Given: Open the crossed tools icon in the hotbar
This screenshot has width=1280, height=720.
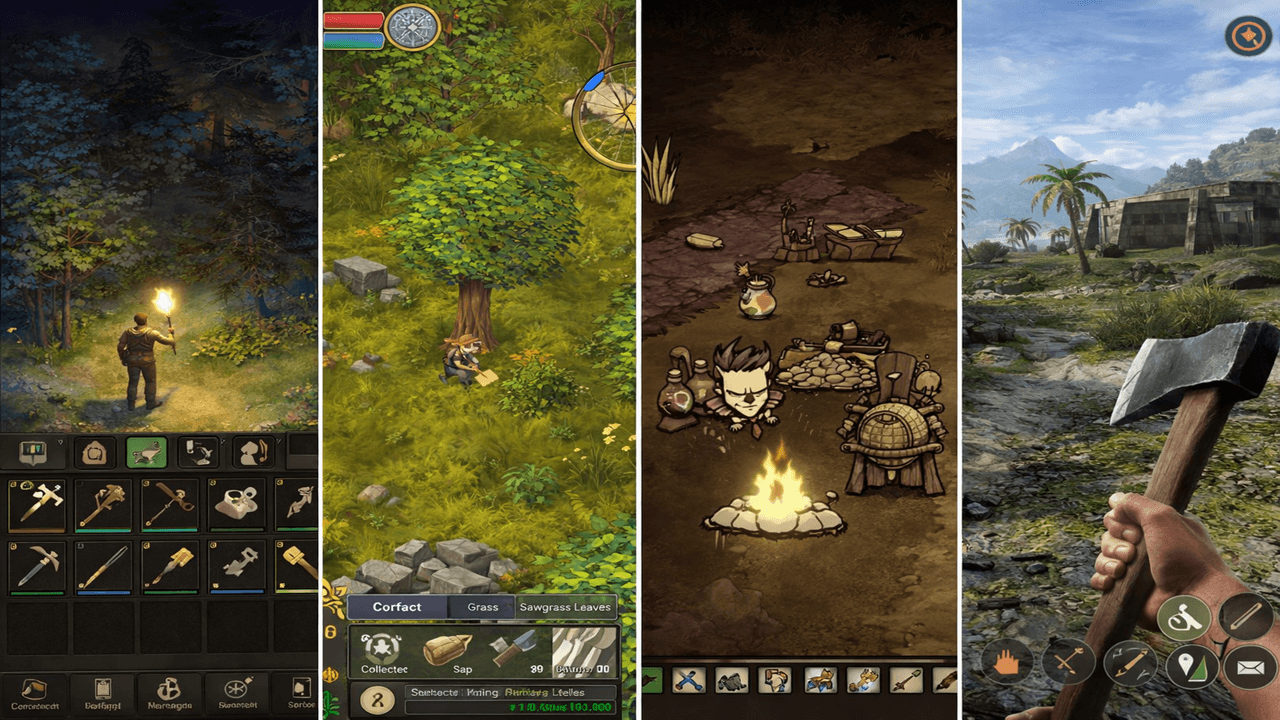Looking at the screenshot, I should (689, 681).
